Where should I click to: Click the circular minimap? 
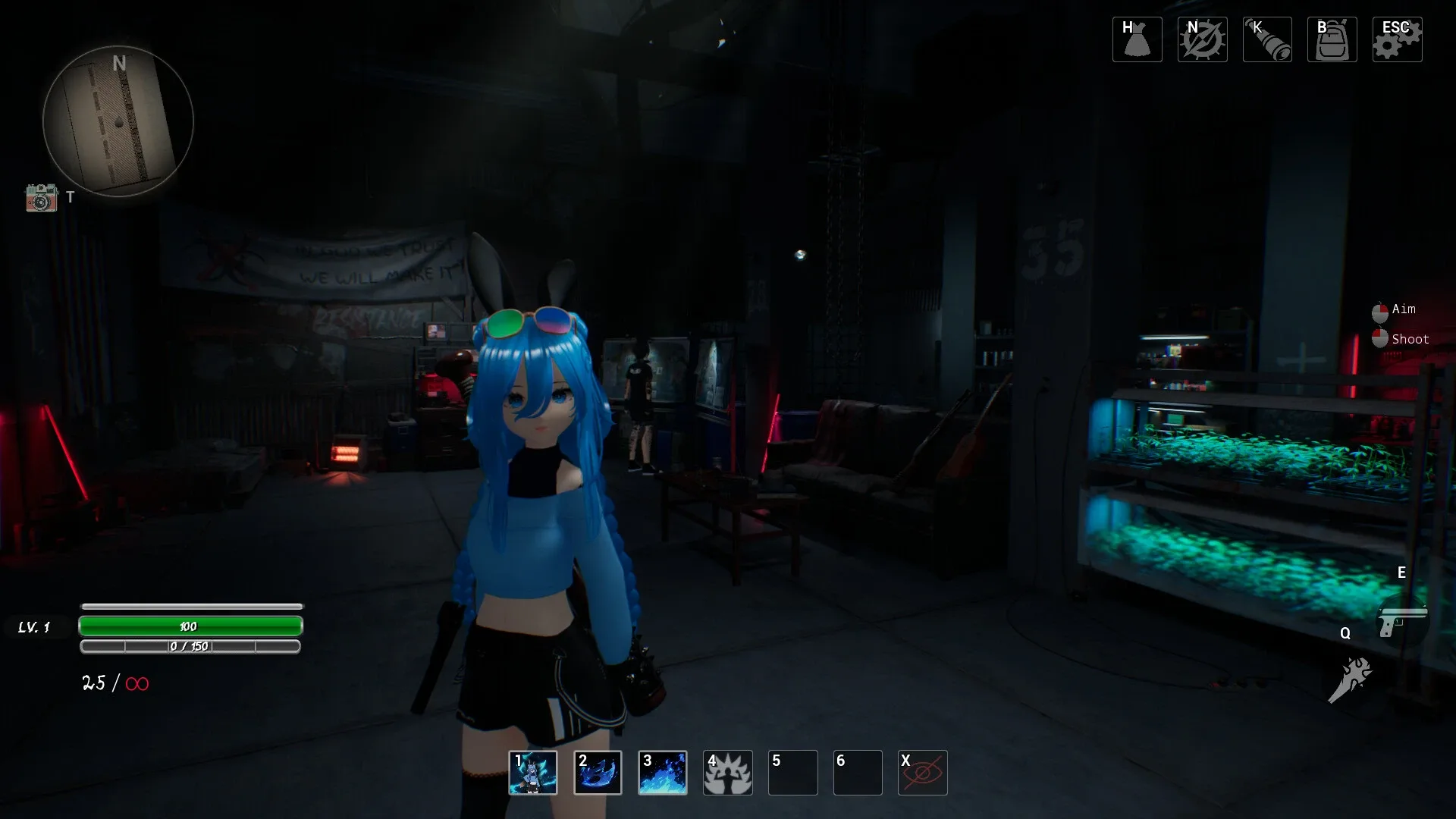click(118, 121)
